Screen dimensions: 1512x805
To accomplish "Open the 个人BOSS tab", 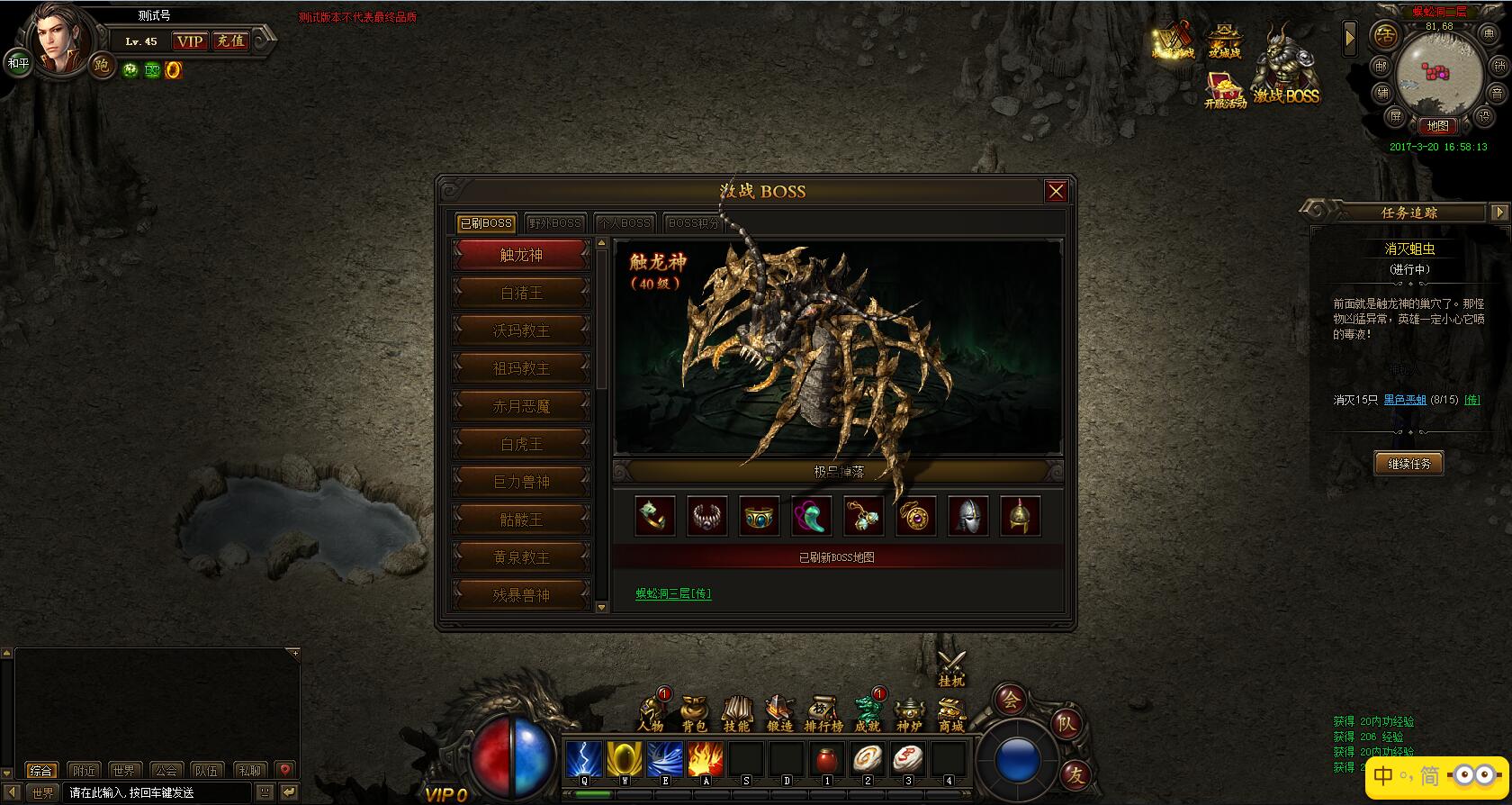I will click(x=624, y=222).
